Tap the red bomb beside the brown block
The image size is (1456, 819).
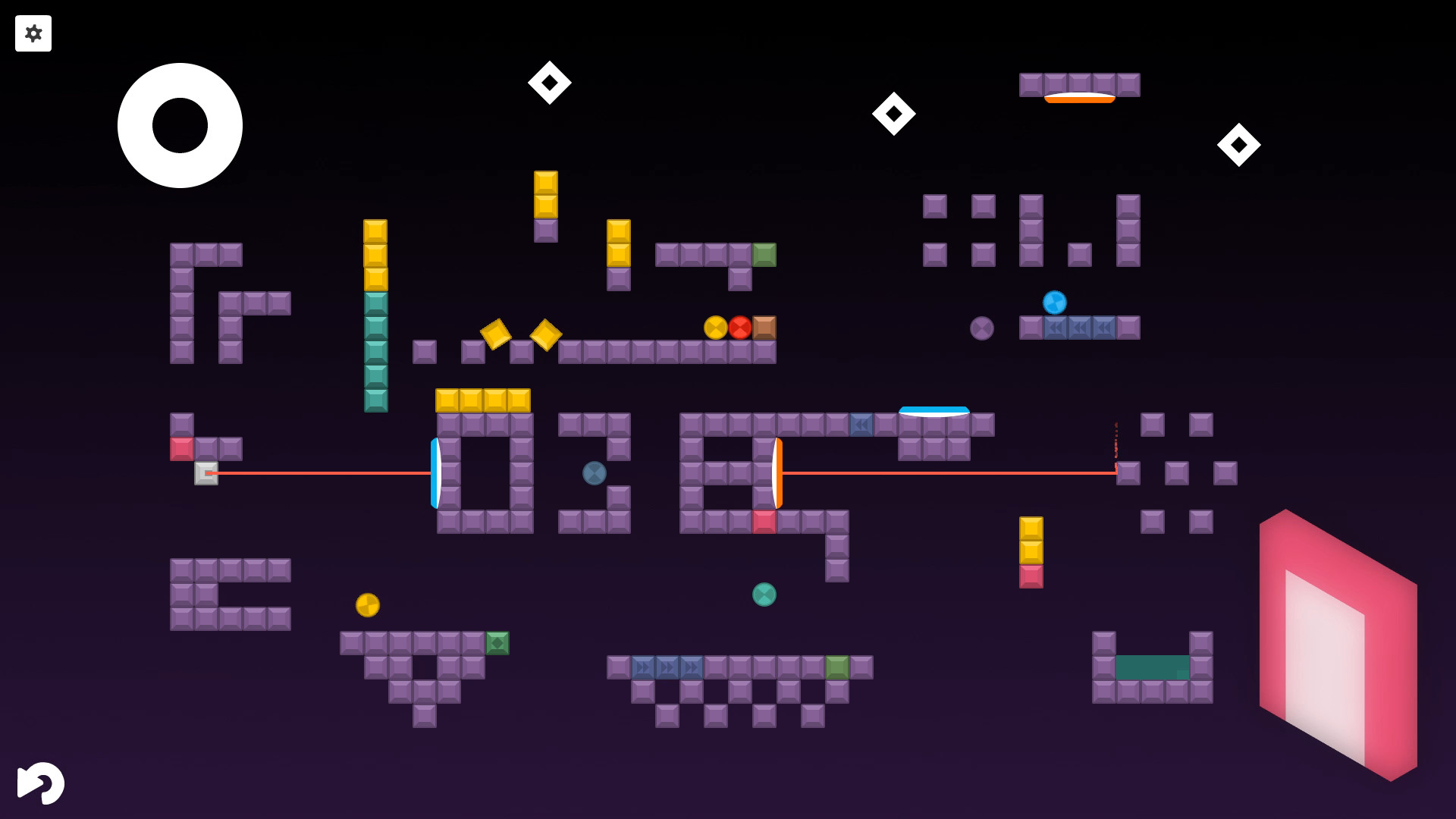(739, 327)
